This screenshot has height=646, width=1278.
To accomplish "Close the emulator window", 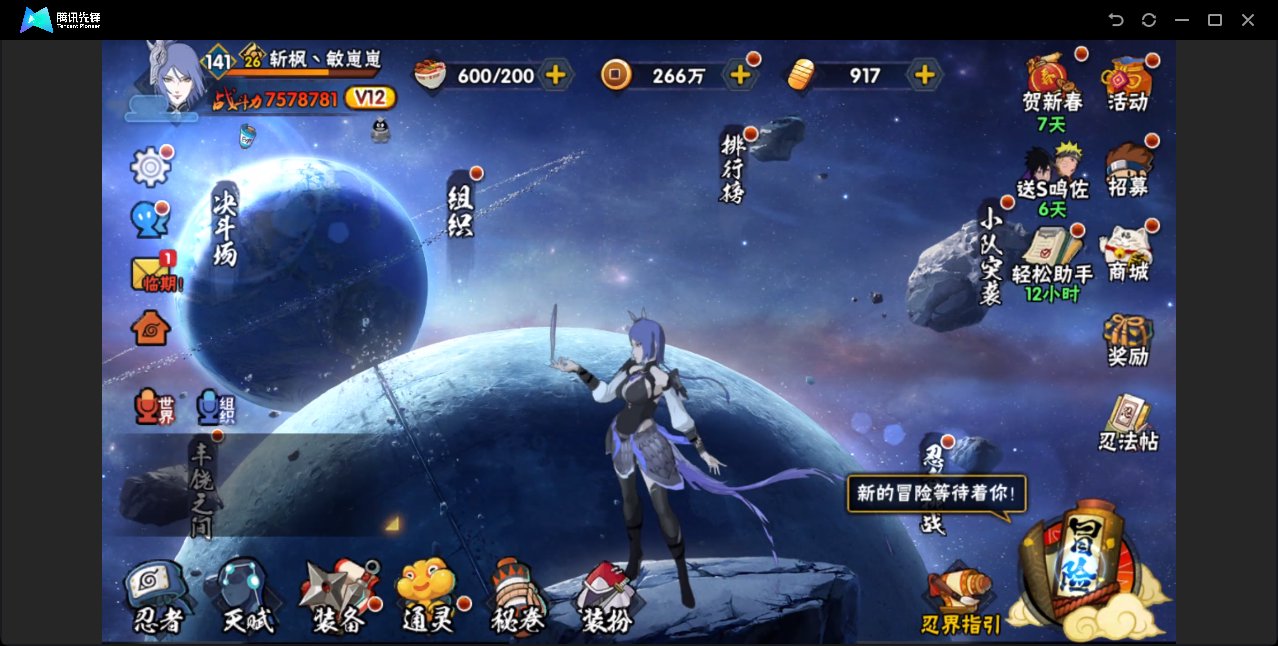I will pos(1248,20).
